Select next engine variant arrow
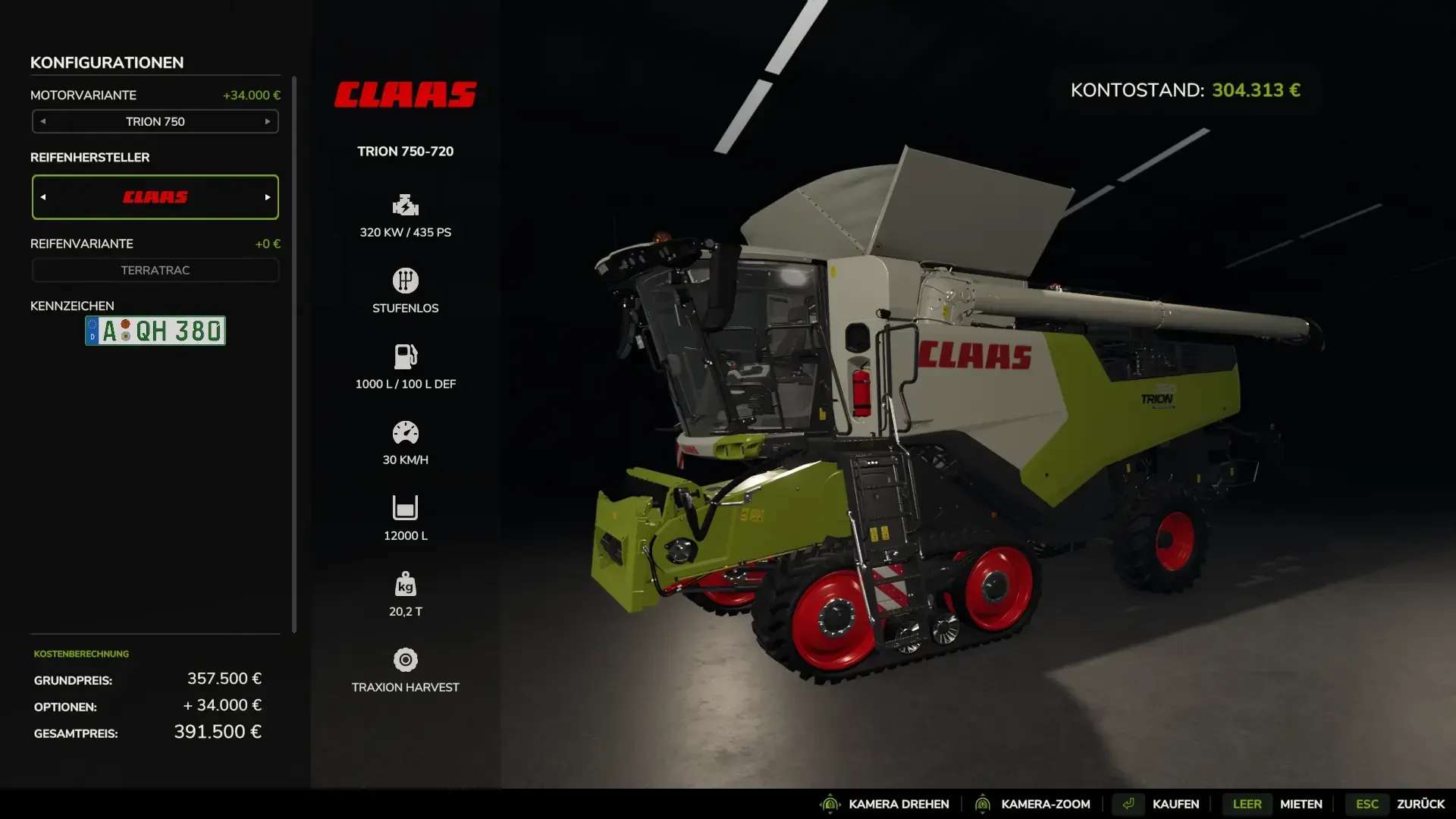1456x819 pixels. click(268, 121)
